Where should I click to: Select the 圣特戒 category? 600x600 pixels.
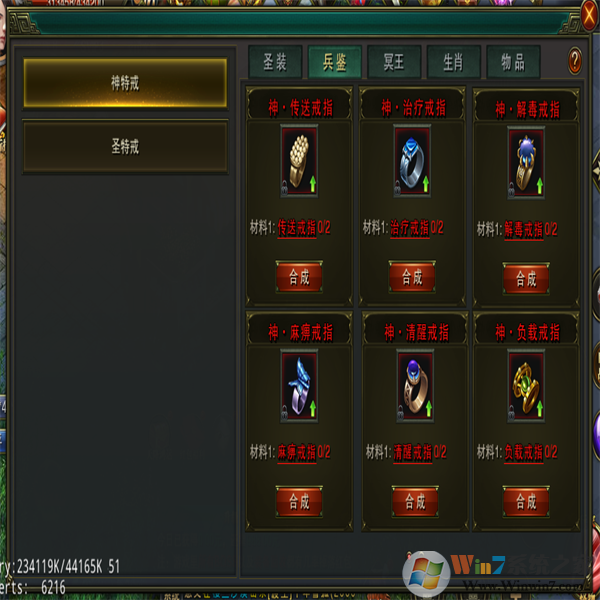pyautogui.click(x=125, y=147)
